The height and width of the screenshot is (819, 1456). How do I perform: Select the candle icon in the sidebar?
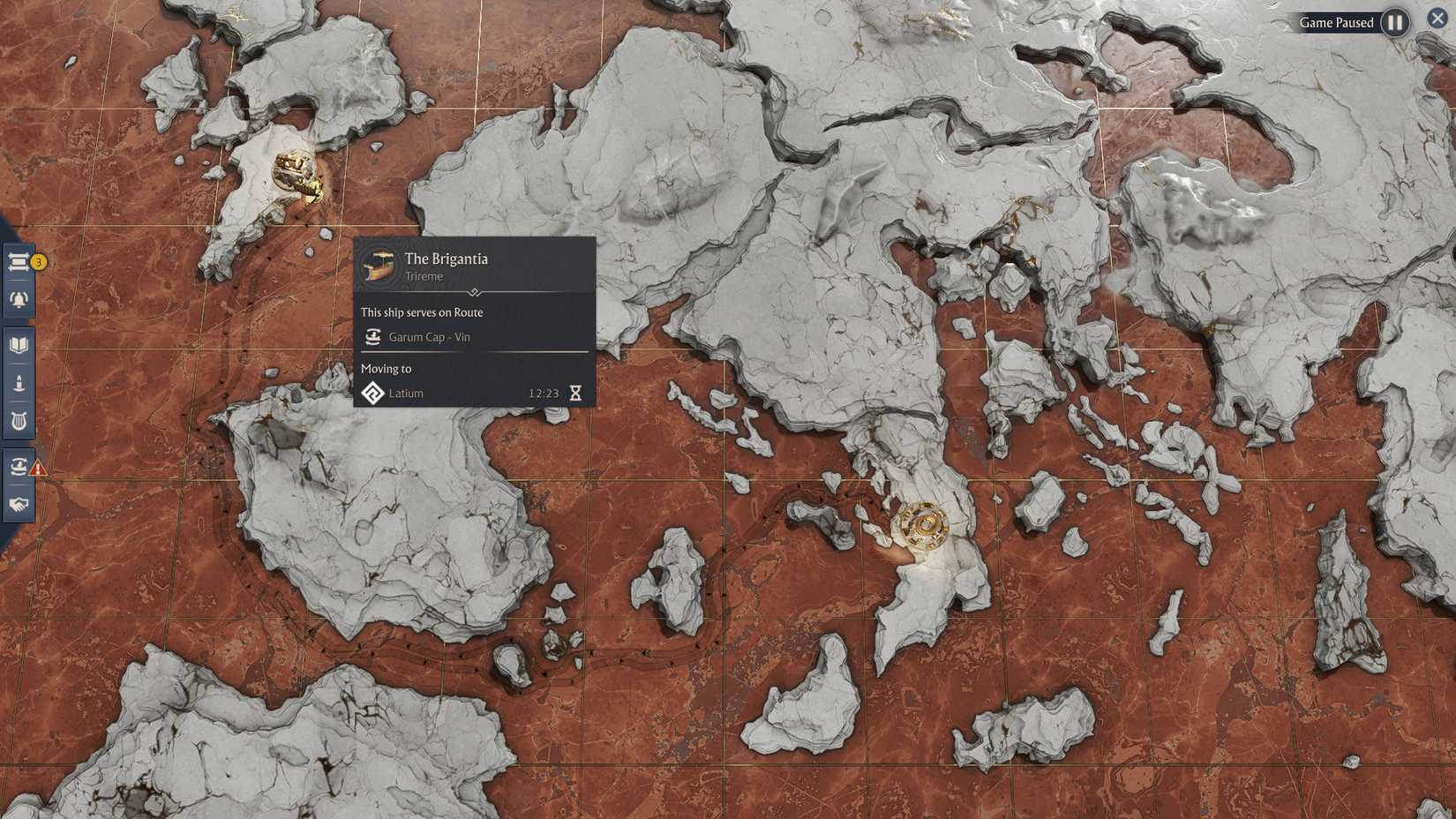18,381
